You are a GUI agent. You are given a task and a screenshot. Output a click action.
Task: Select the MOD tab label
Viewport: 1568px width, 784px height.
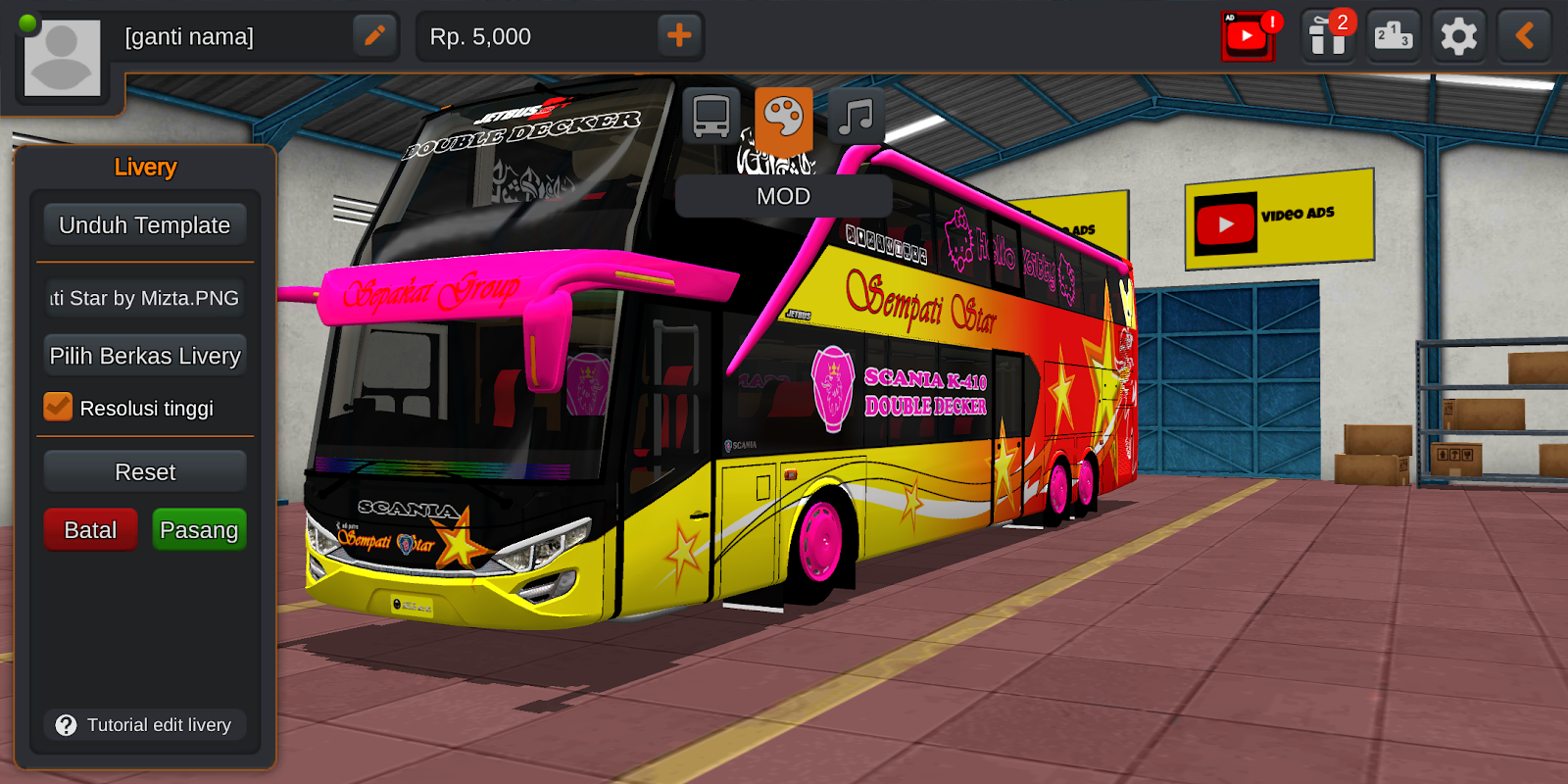coord(782,196)
